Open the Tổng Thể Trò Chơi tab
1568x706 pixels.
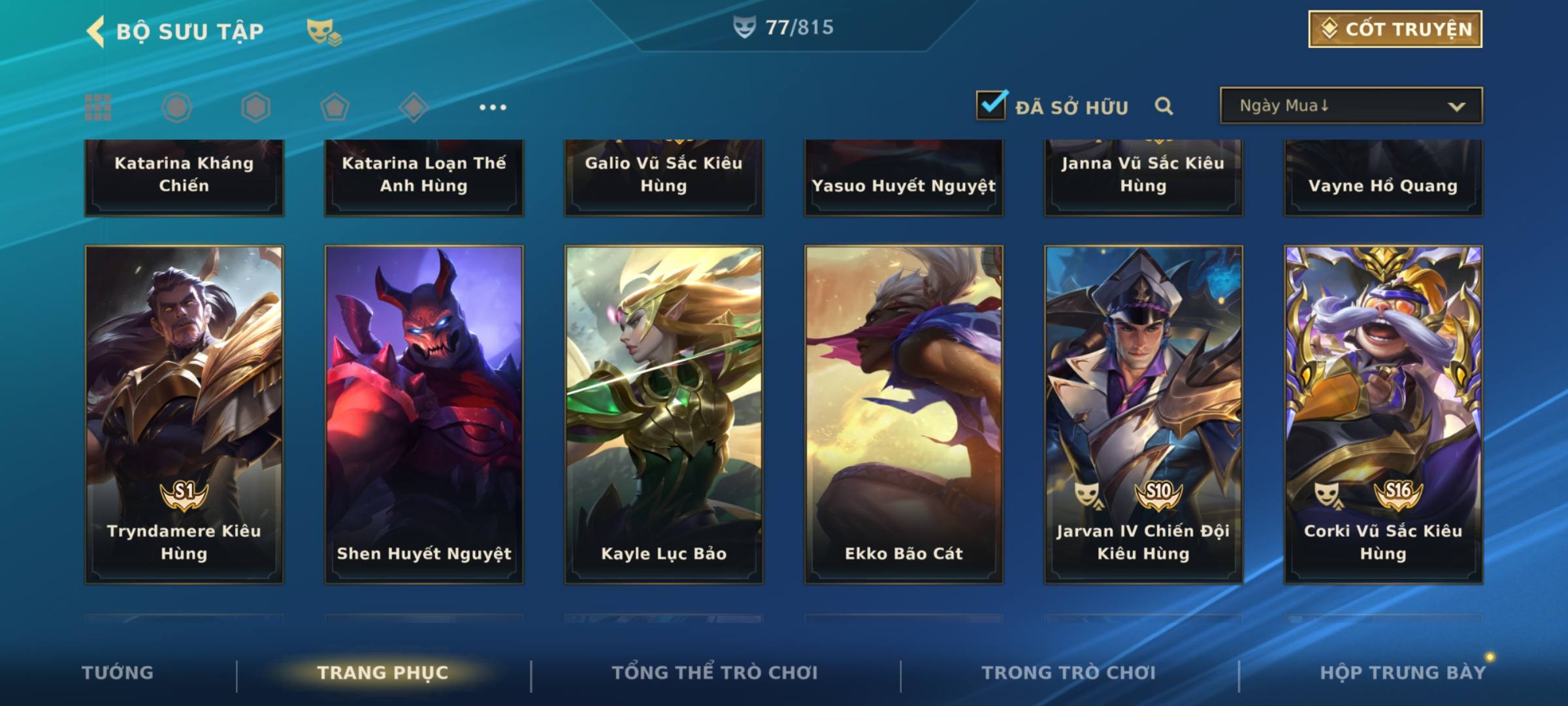click(x=715, y=673)
